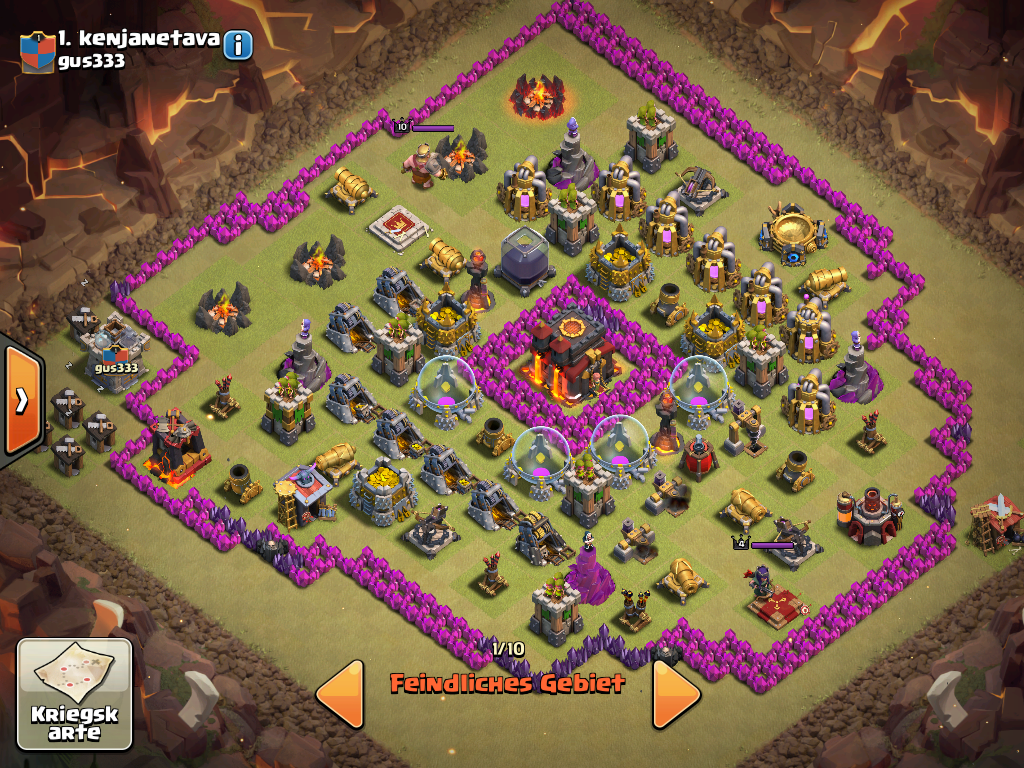Click the clan shield badge by kenjanetava

pos(37,51)
